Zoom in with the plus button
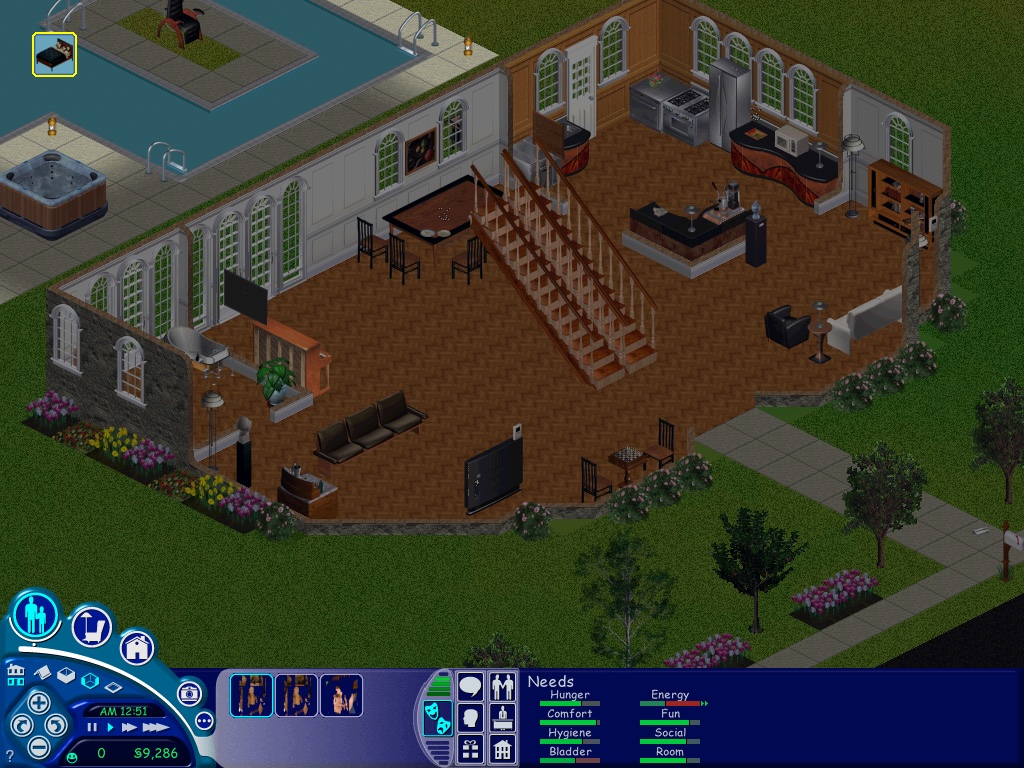This screenshot has width=1024, height=768. click(x=38, y=701)
